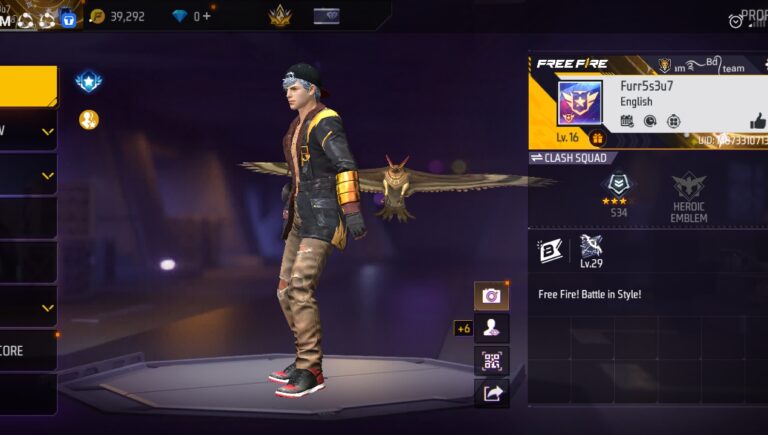Click the blue star badge icon
Viewport: 768px width, 435px height.
click(x=89, y=81)
